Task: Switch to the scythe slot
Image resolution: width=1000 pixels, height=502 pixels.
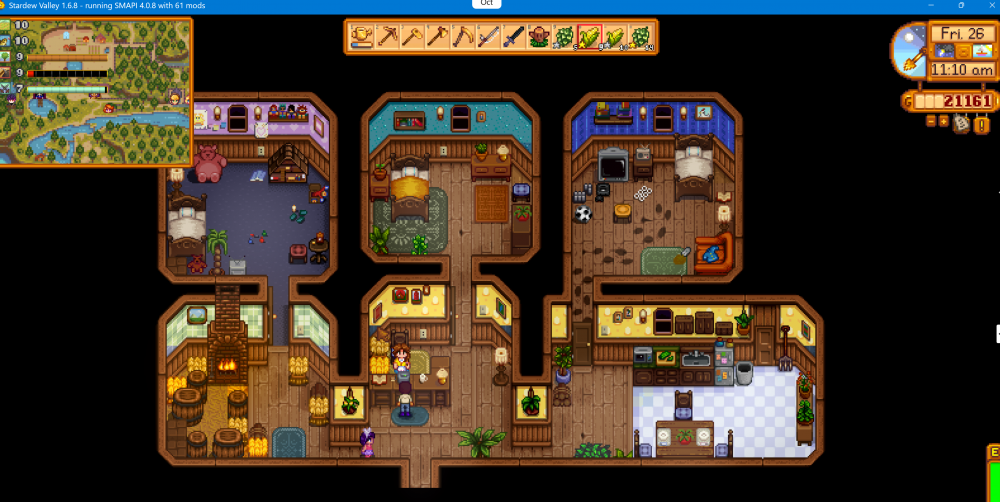Action: click(462, 38)
